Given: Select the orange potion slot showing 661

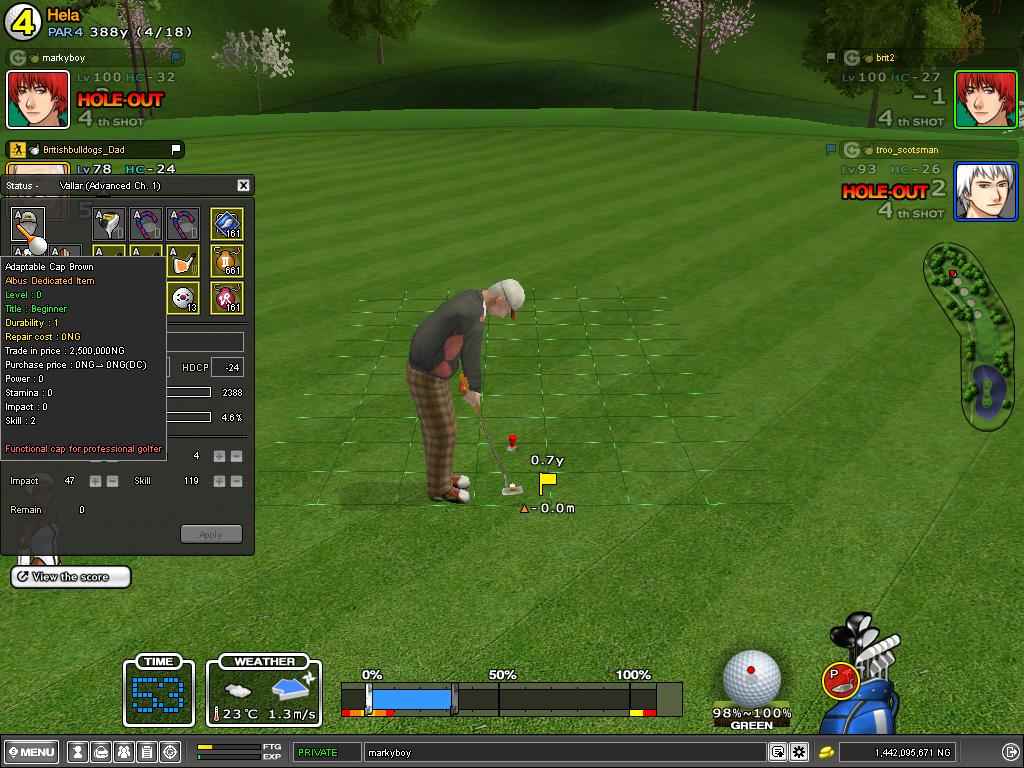Looking at the screenshot, I should pyautogui.click(x=227, y=260).
